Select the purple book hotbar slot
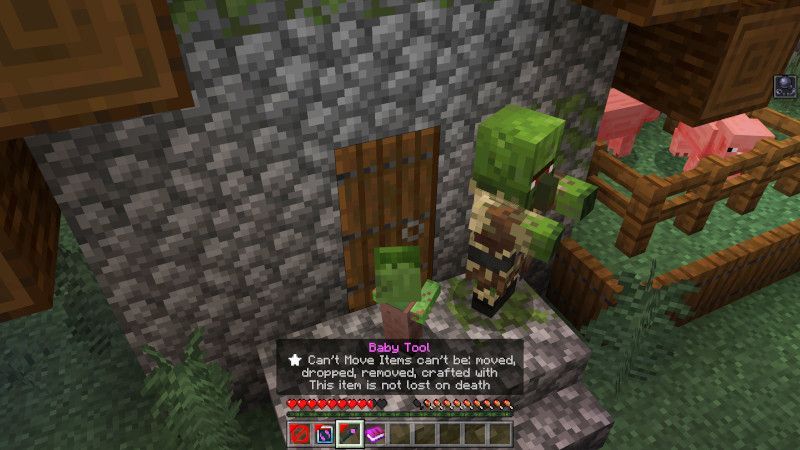The height and width of the screenshot is (450, 800). click(374, 434)
